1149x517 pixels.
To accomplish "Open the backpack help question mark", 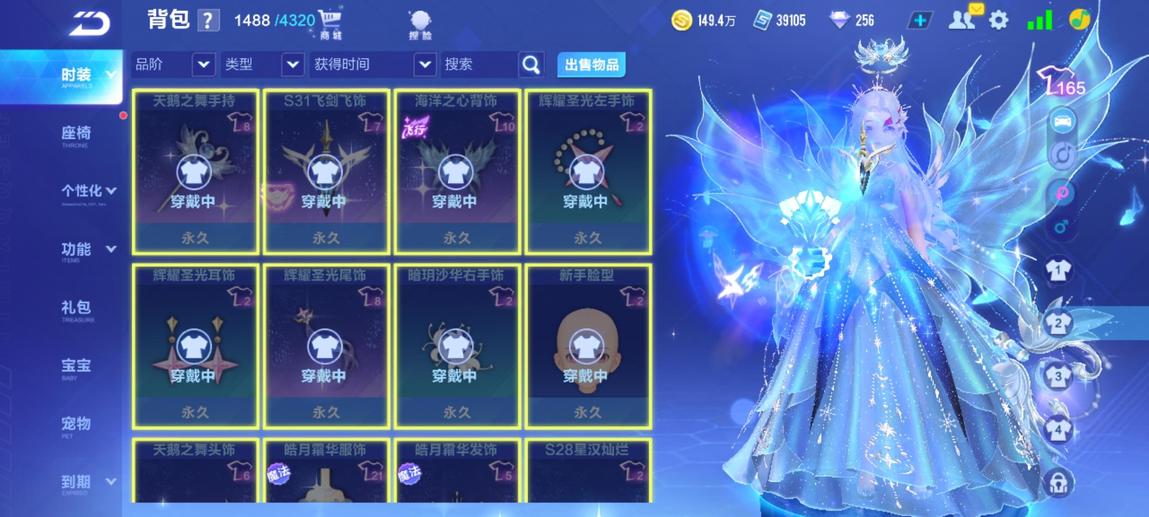I will pos(208,20).
